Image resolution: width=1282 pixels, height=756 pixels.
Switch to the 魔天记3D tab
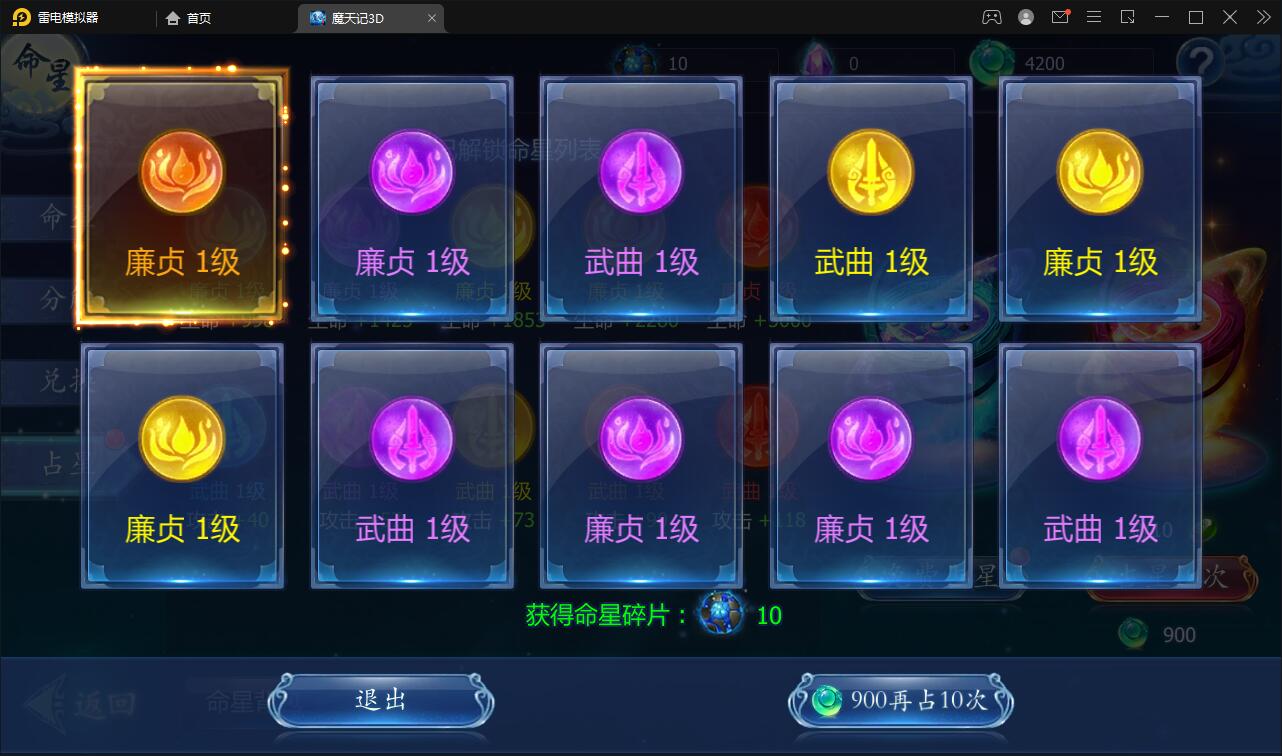point(355,17)
